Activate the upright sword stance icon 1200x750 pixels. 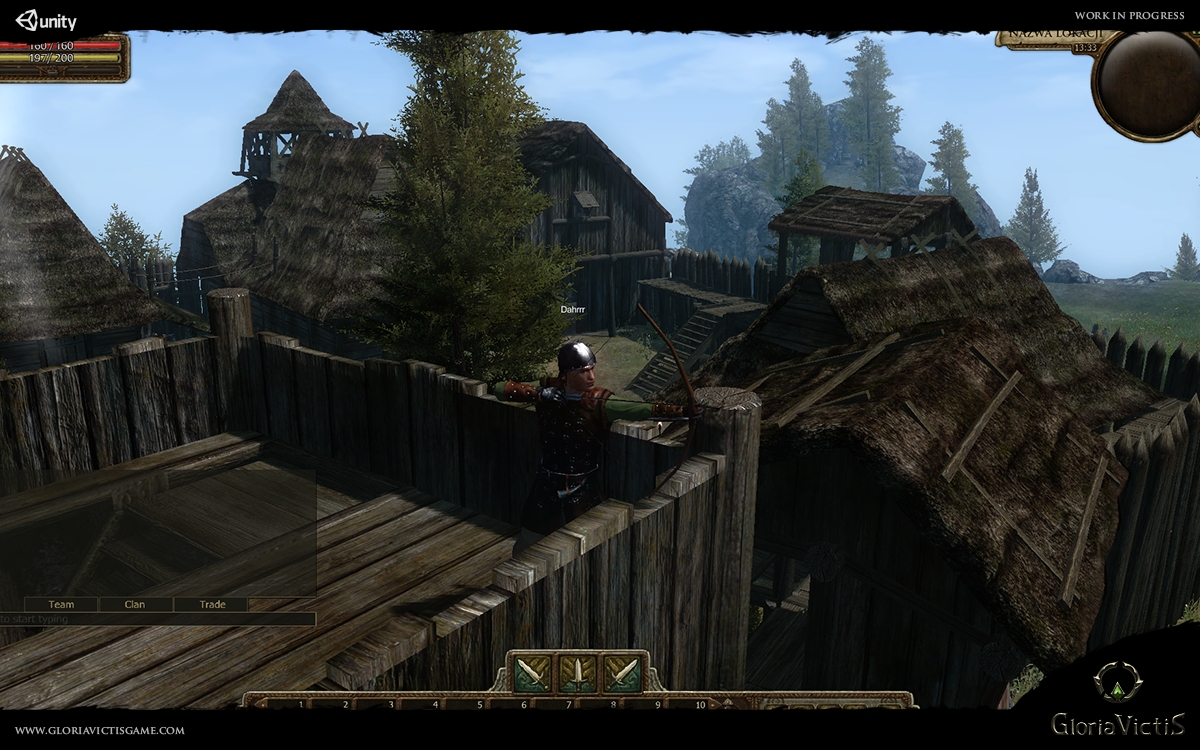(577, 673)
